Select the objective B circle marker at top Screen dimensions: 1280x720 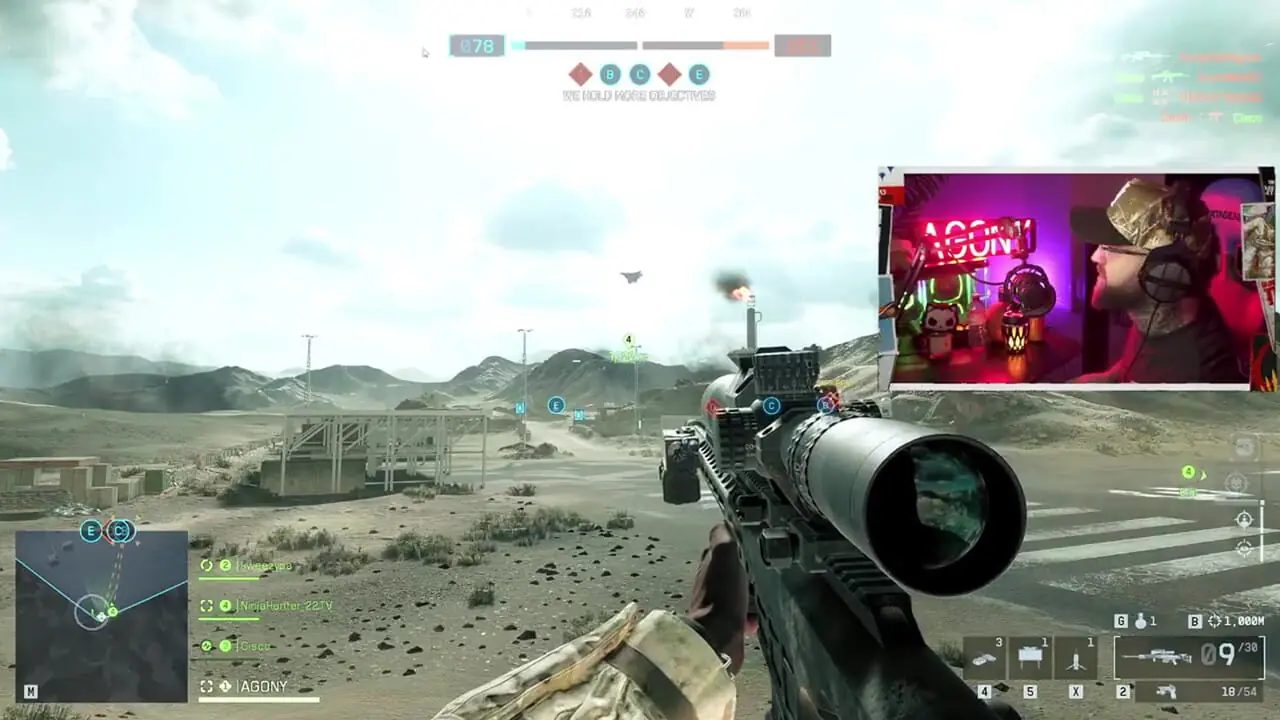(x=608, y=75)
